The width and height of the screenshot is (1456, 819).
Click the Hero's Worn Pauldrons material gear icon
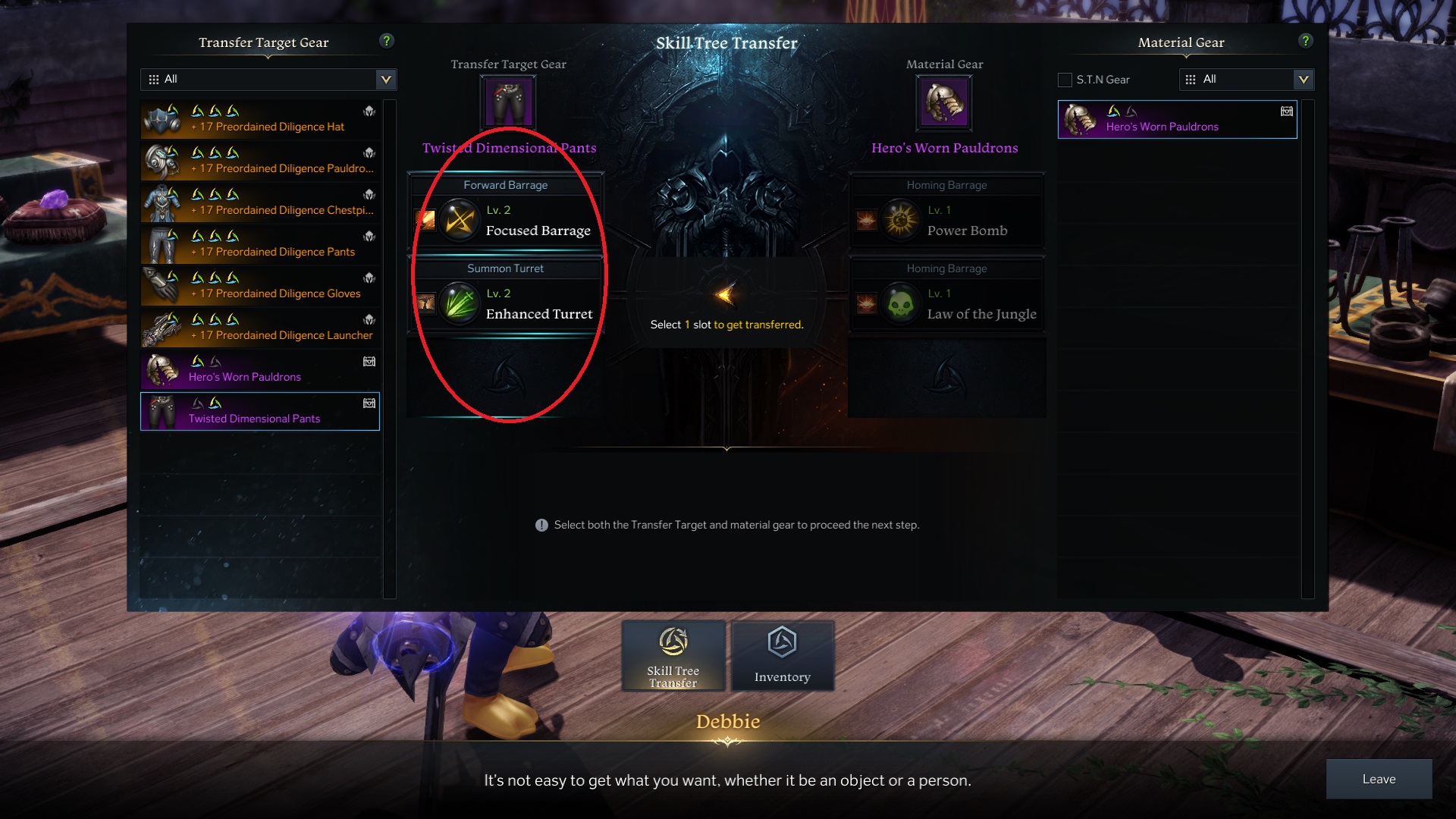point(944,101)
